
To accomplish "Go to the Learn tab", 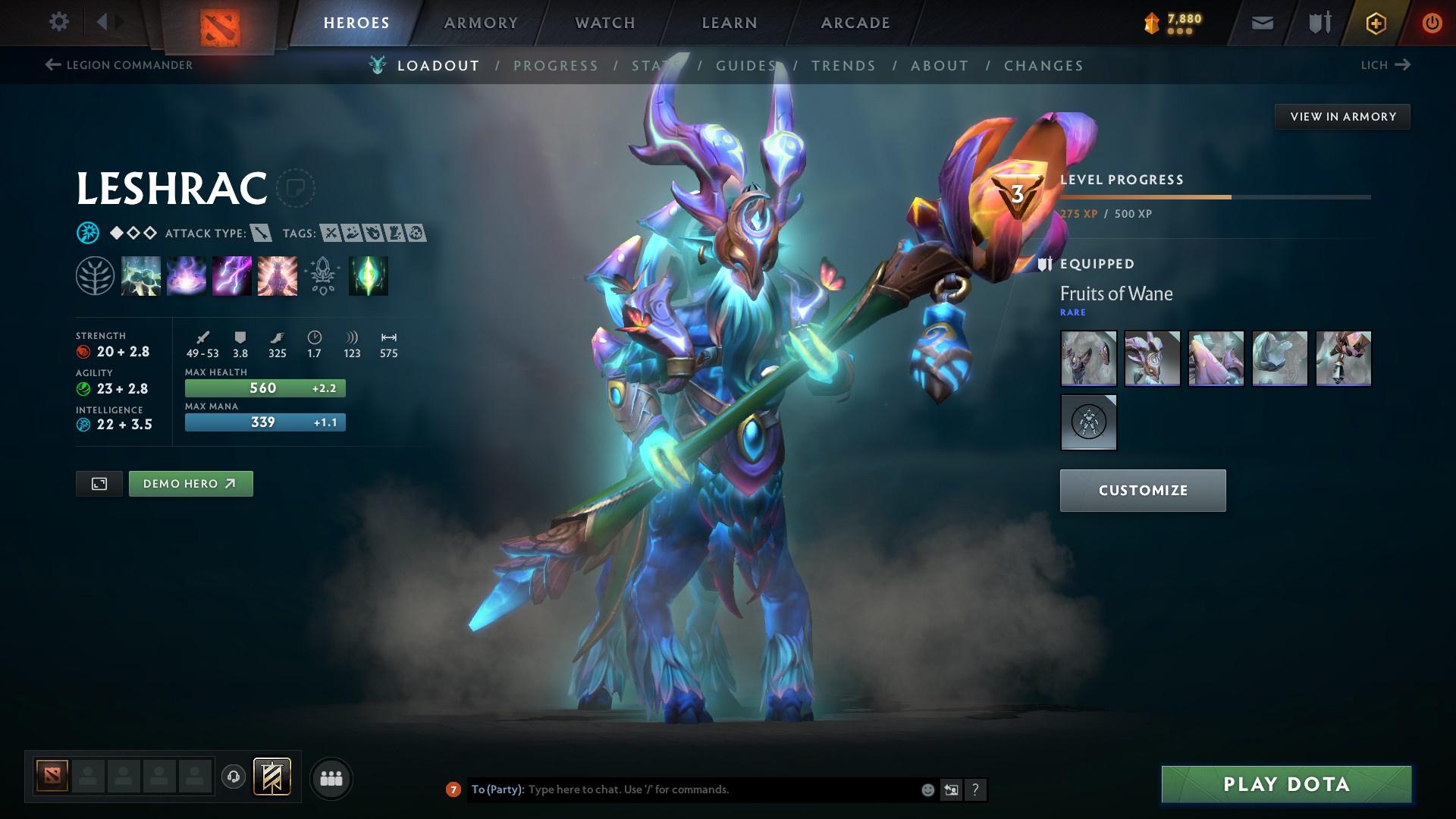I will [730, 23].
